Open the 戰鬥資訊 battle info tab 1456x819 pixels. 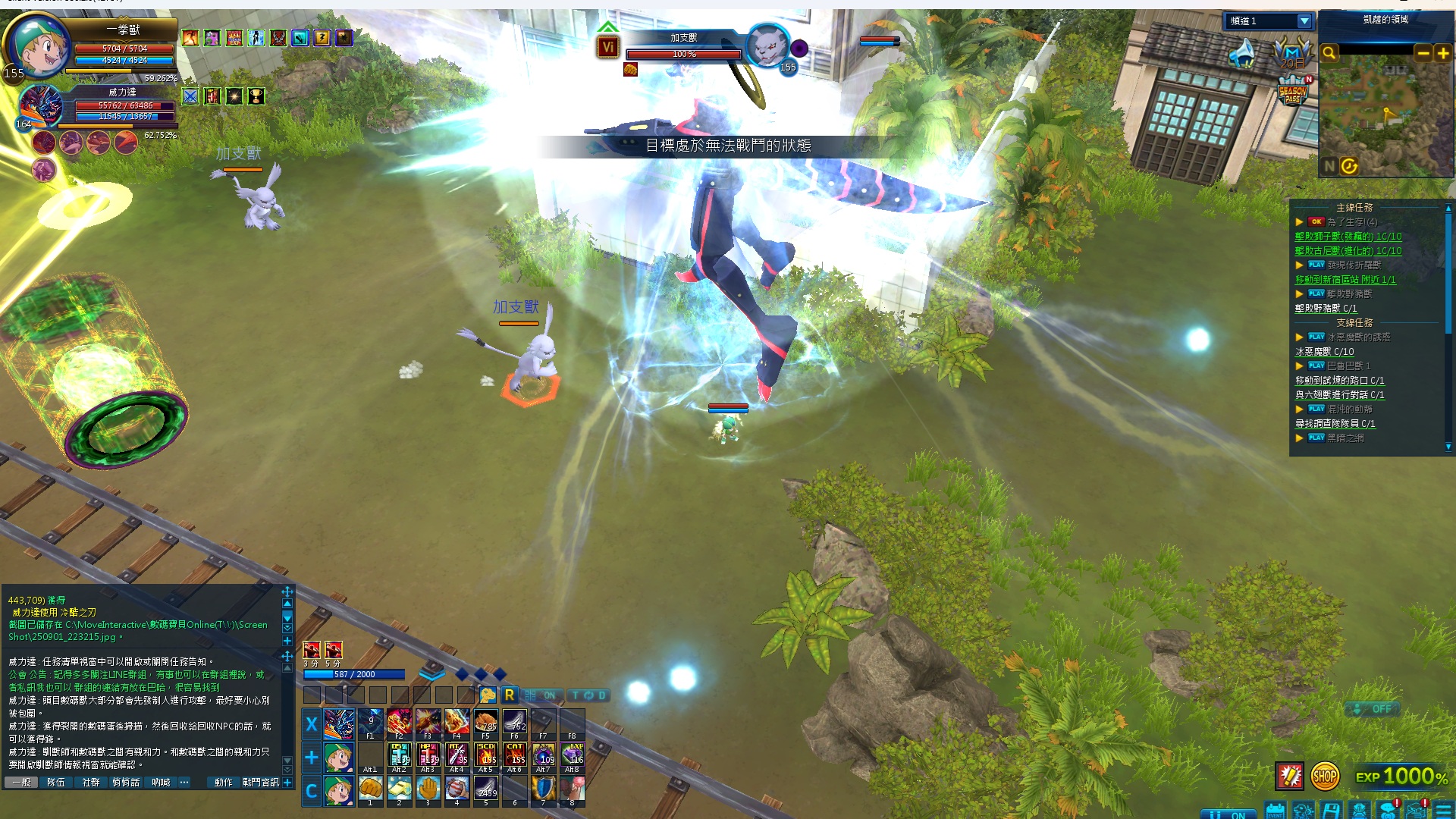tap(261, 782)
